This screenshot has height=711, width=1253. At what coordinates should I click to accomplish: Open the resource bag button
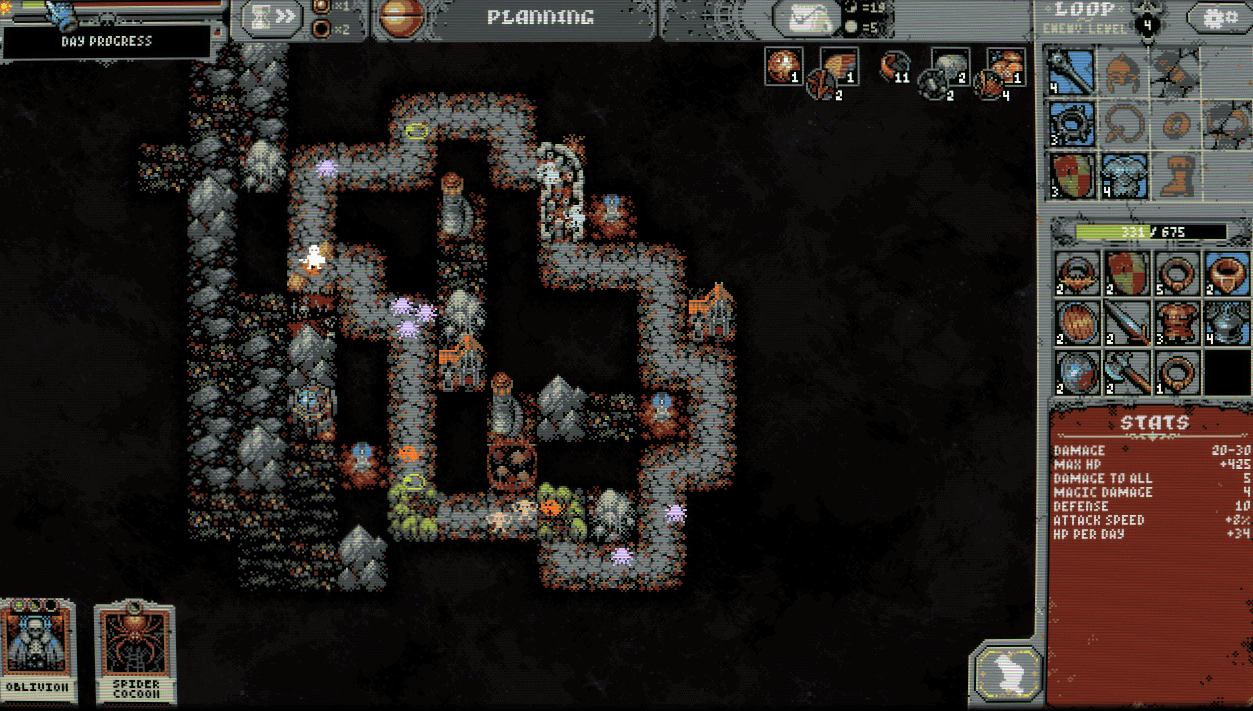[811, 18]
